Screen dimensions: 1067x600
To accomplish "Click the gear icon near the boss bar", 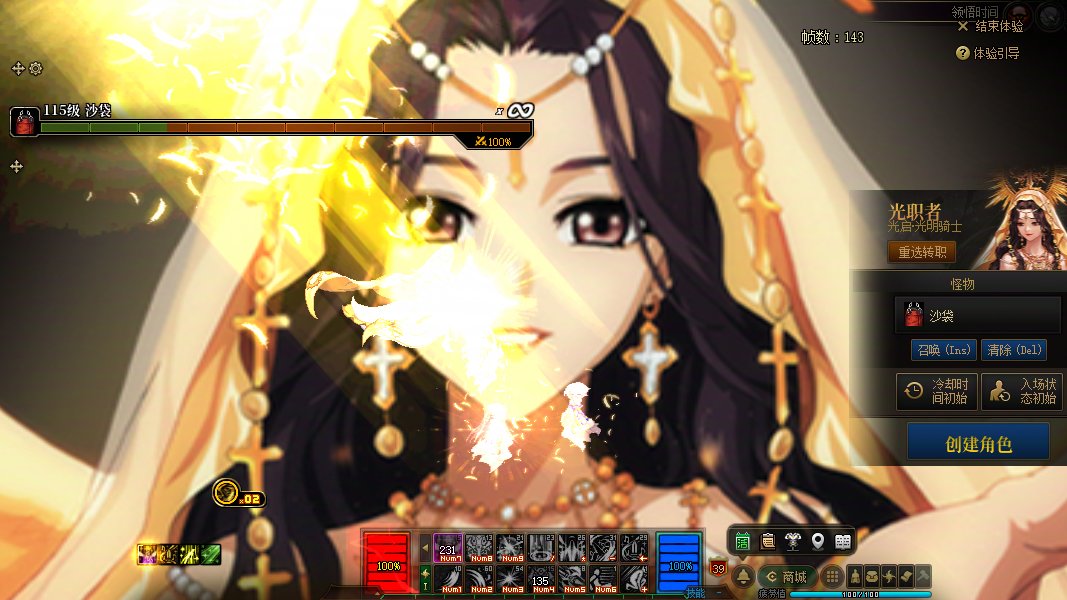I will 36,68.
